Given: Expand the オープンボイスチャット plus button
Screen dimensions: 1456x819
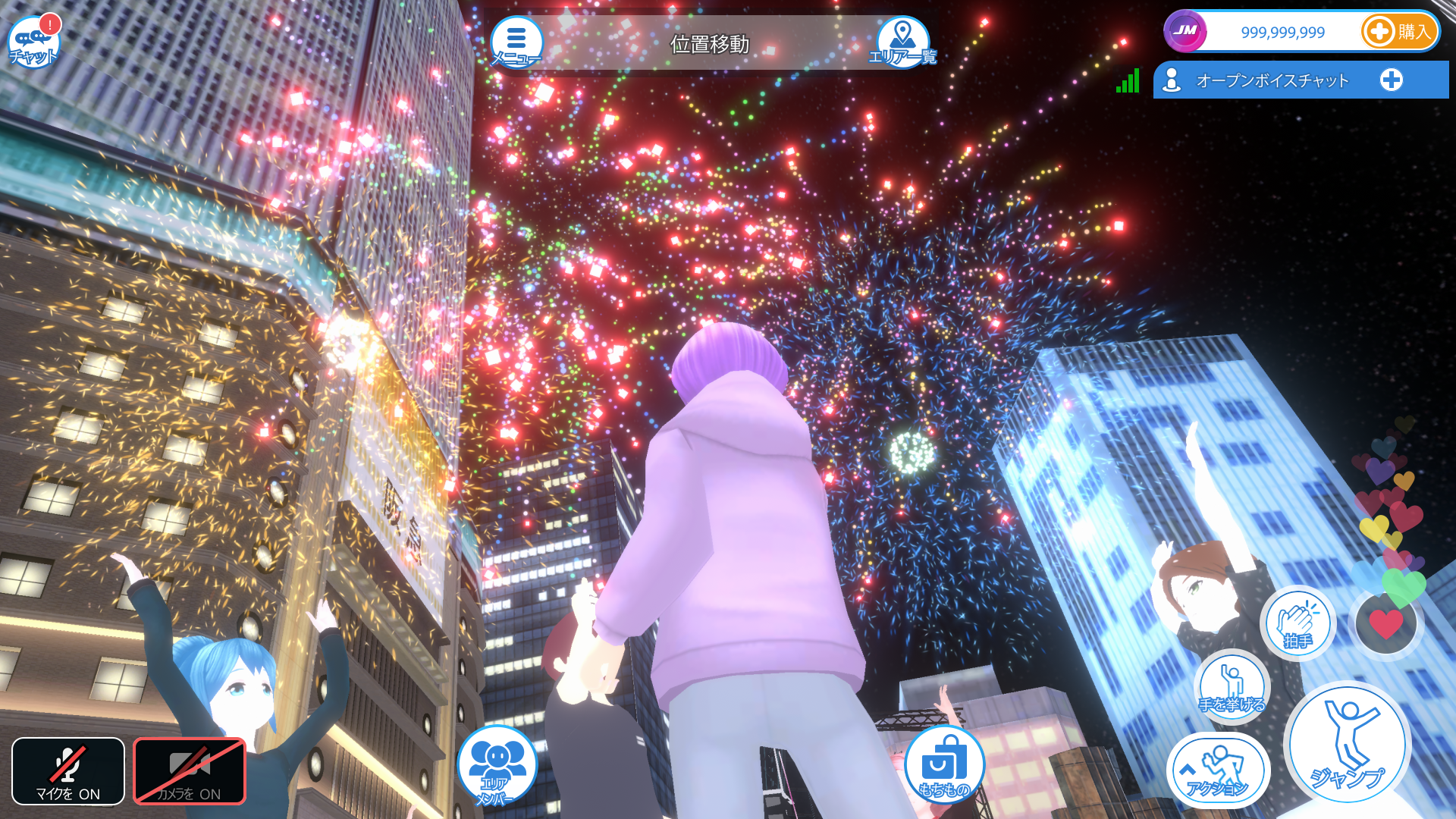Looking at the screenshot, I should [1391, 80].
